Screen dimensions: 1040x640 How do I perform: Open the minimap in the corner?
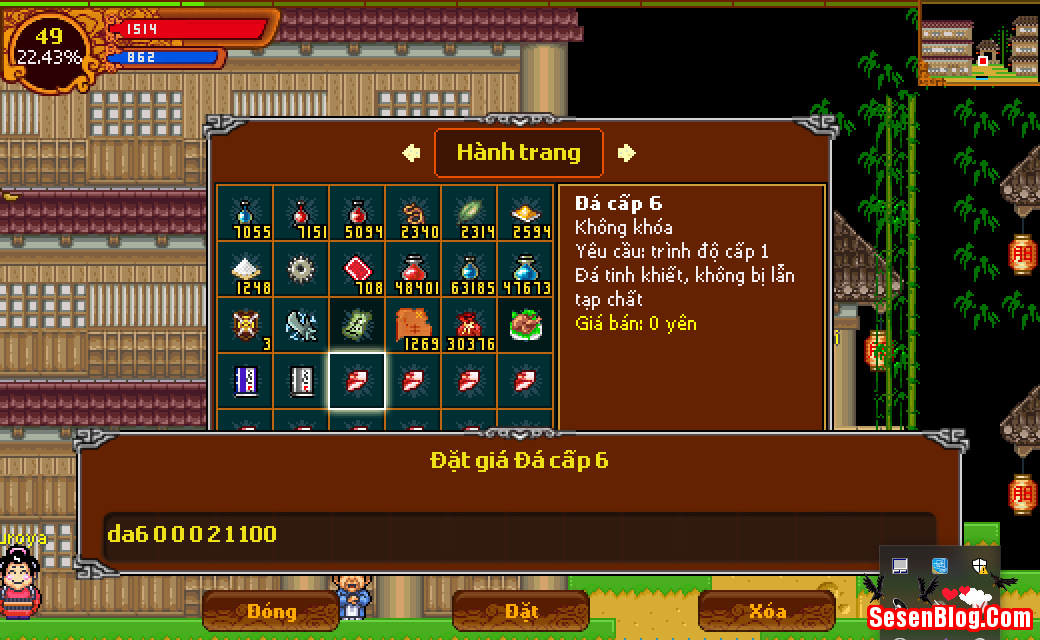979,44
